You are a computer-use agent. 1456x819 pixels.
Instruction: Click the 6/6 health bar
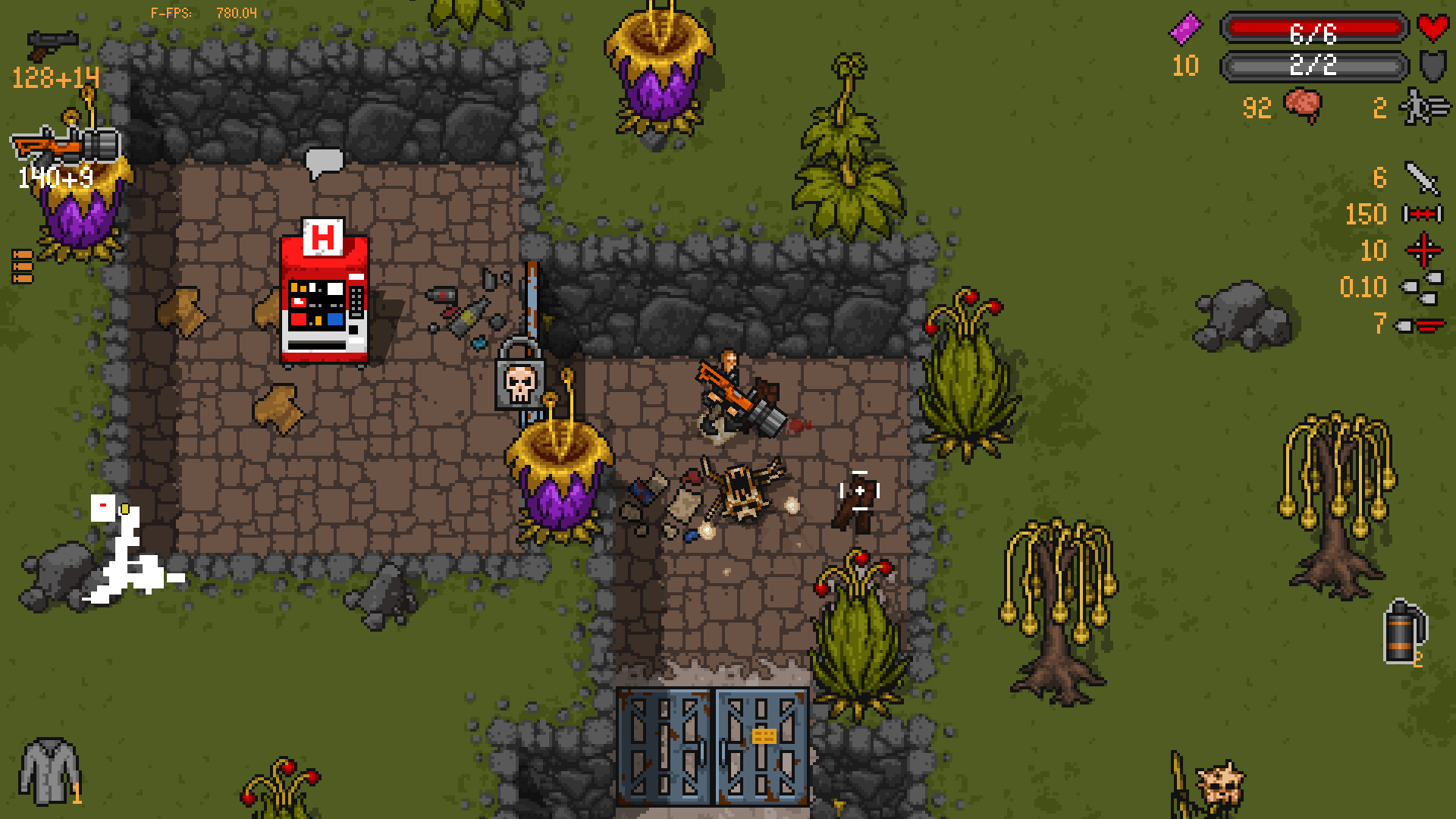click(x=1312, y=30)
